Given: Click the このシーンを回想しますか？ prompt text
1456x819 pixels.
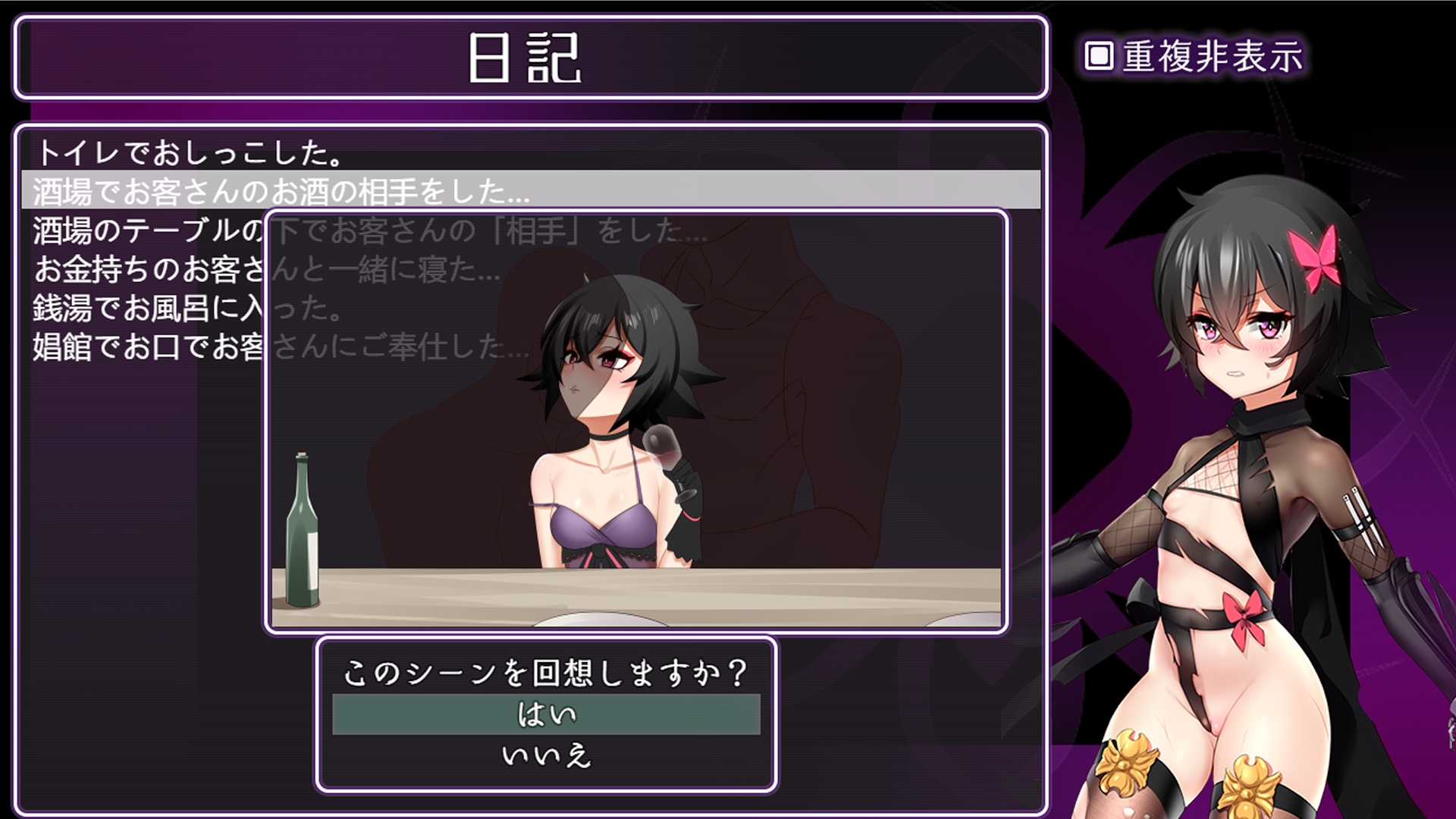Looking at the screenshot, I should [546, 672].
